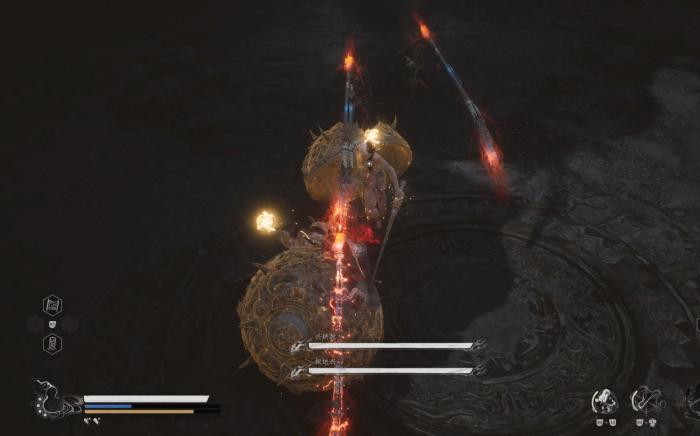This screenshot has height=436, width=700.
Task: Select the lower hexagonal spell icon
Action: coord(52,343)
